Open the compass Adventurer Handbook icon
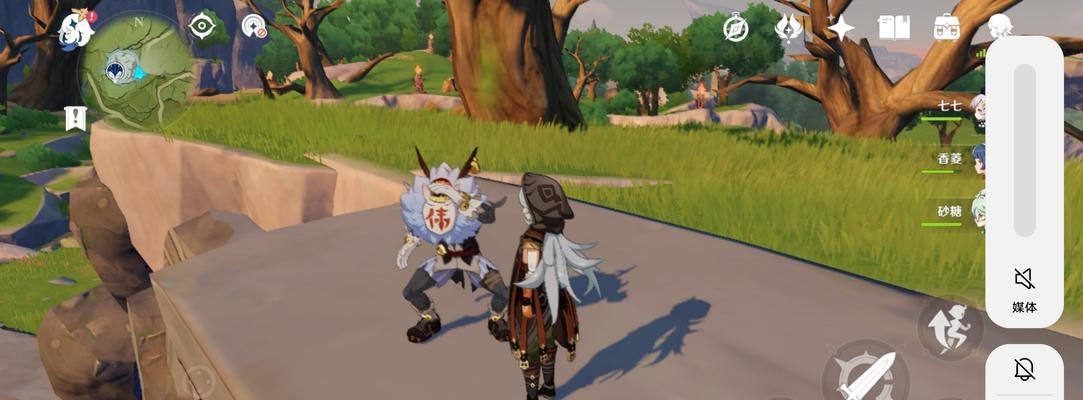 [x=736, y=28]
